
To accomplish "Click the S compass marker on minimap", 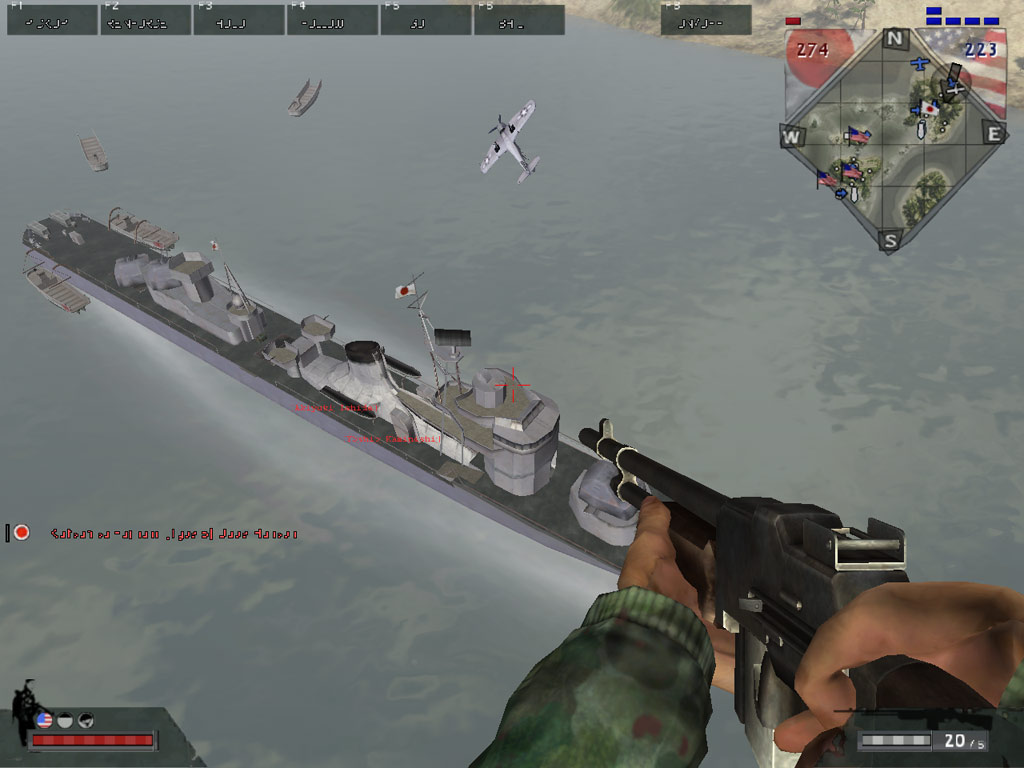I will (x=891, y=240).
